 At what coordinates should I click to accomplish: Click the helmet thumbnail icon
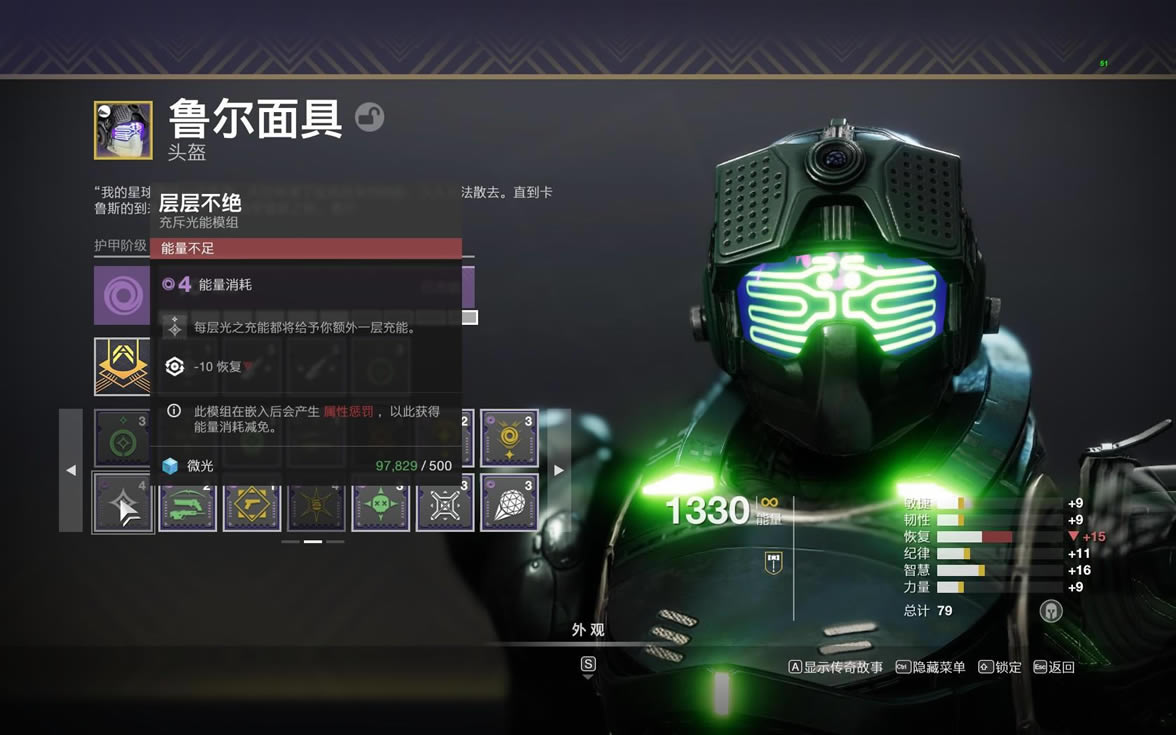[x=123, y=130]
